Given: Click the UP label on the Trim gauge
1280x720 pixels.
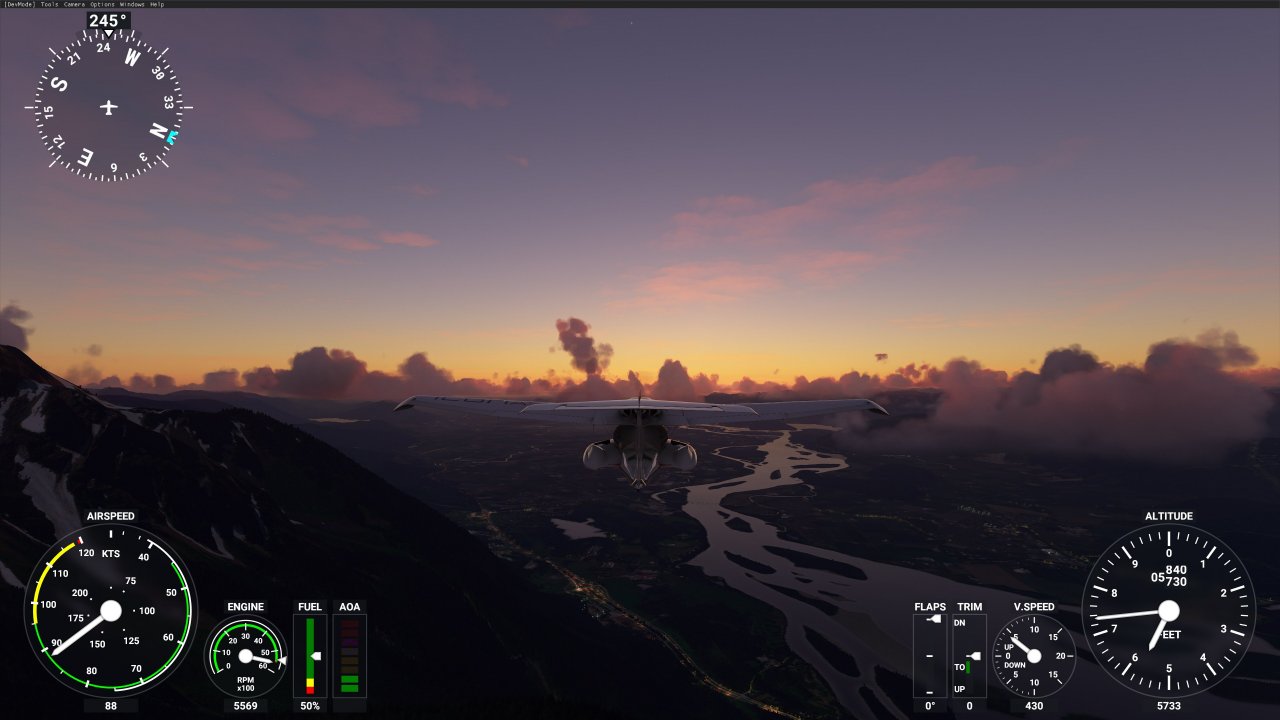Looking at the screenshot, I should 960,688.
